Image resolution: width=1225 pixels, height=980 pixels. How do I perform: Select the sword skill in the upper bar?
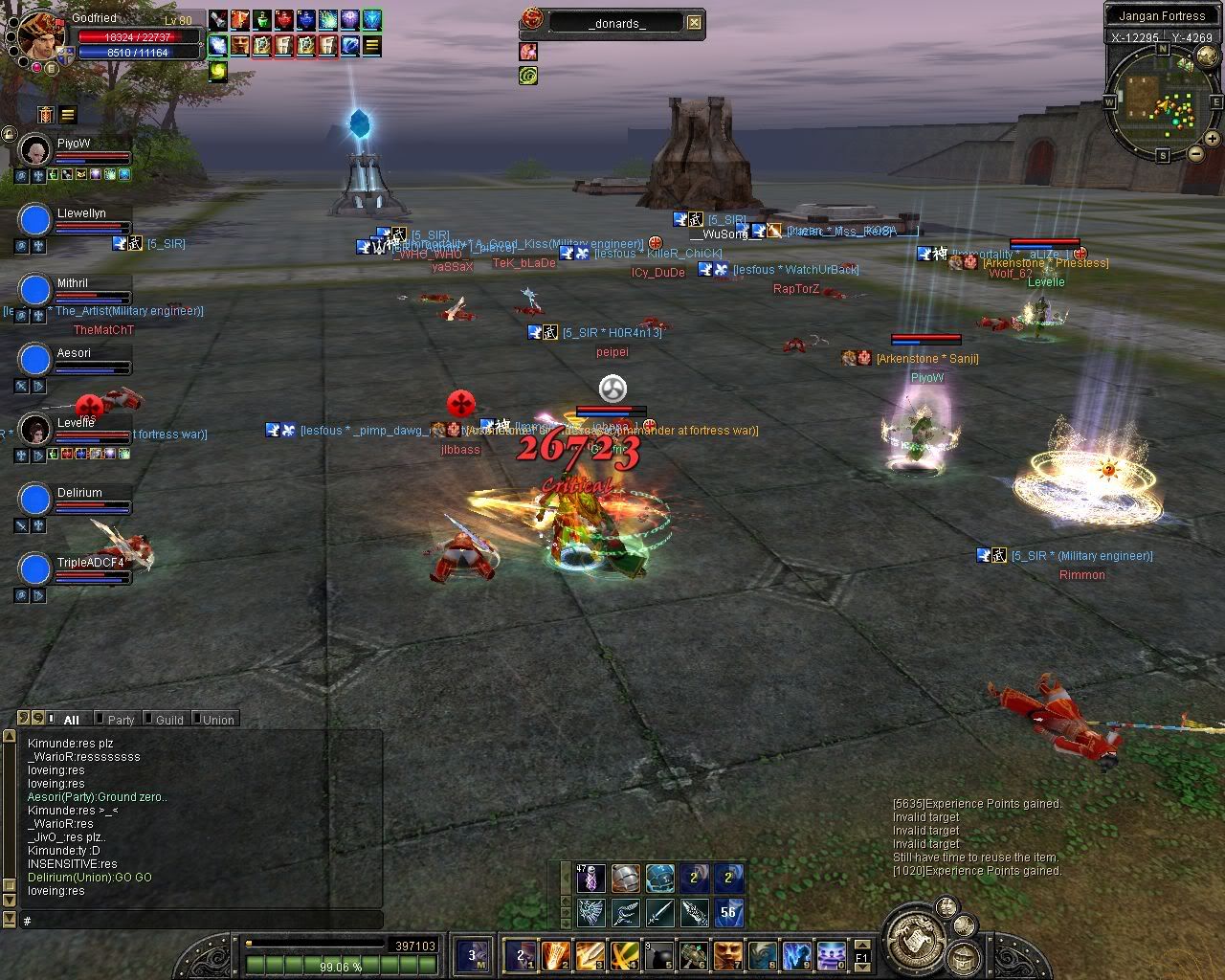[x=660, y=912]
